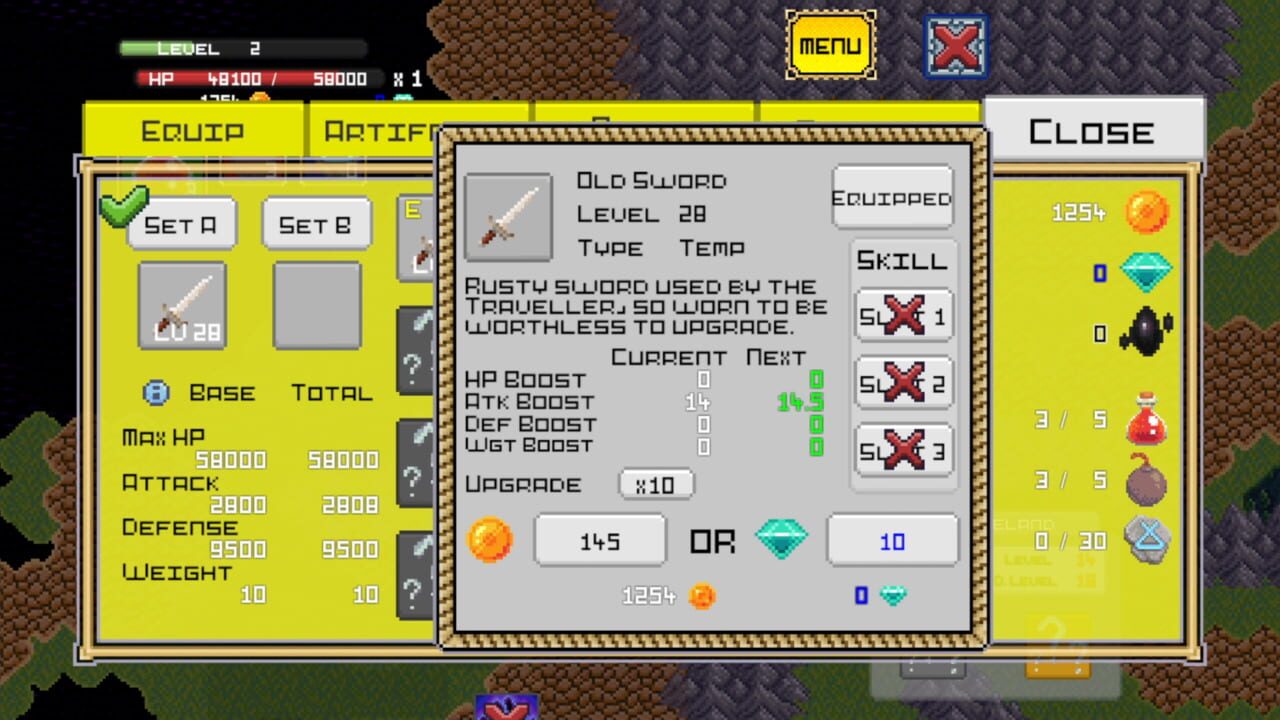The image size is (1280, 720).
Task: Click the green checkmark above Set A
Action: click(x=124, y=206)
